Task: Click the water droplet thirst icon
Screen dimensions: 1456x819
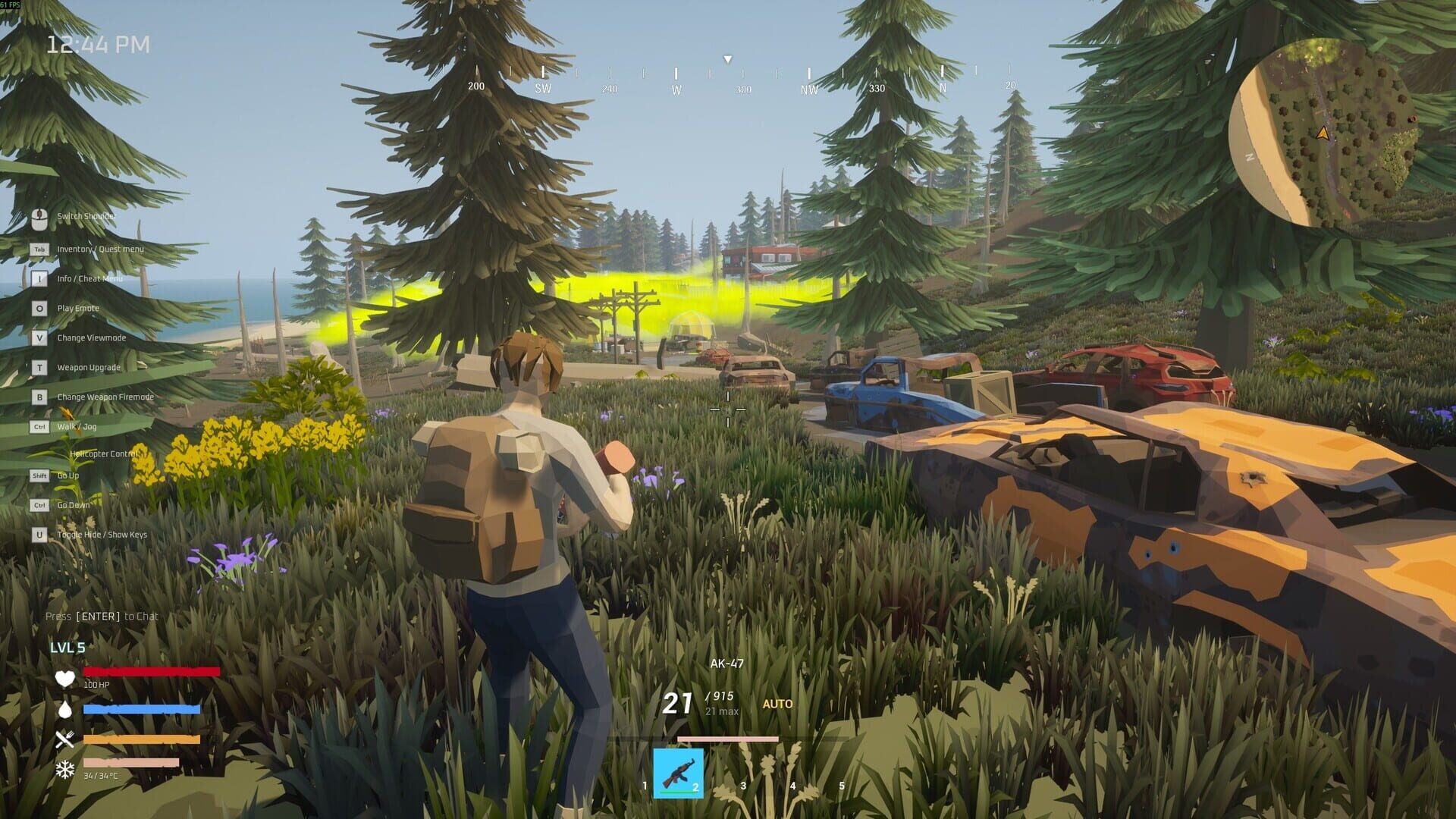Action: pyautogui.click(x=65, y=711)
